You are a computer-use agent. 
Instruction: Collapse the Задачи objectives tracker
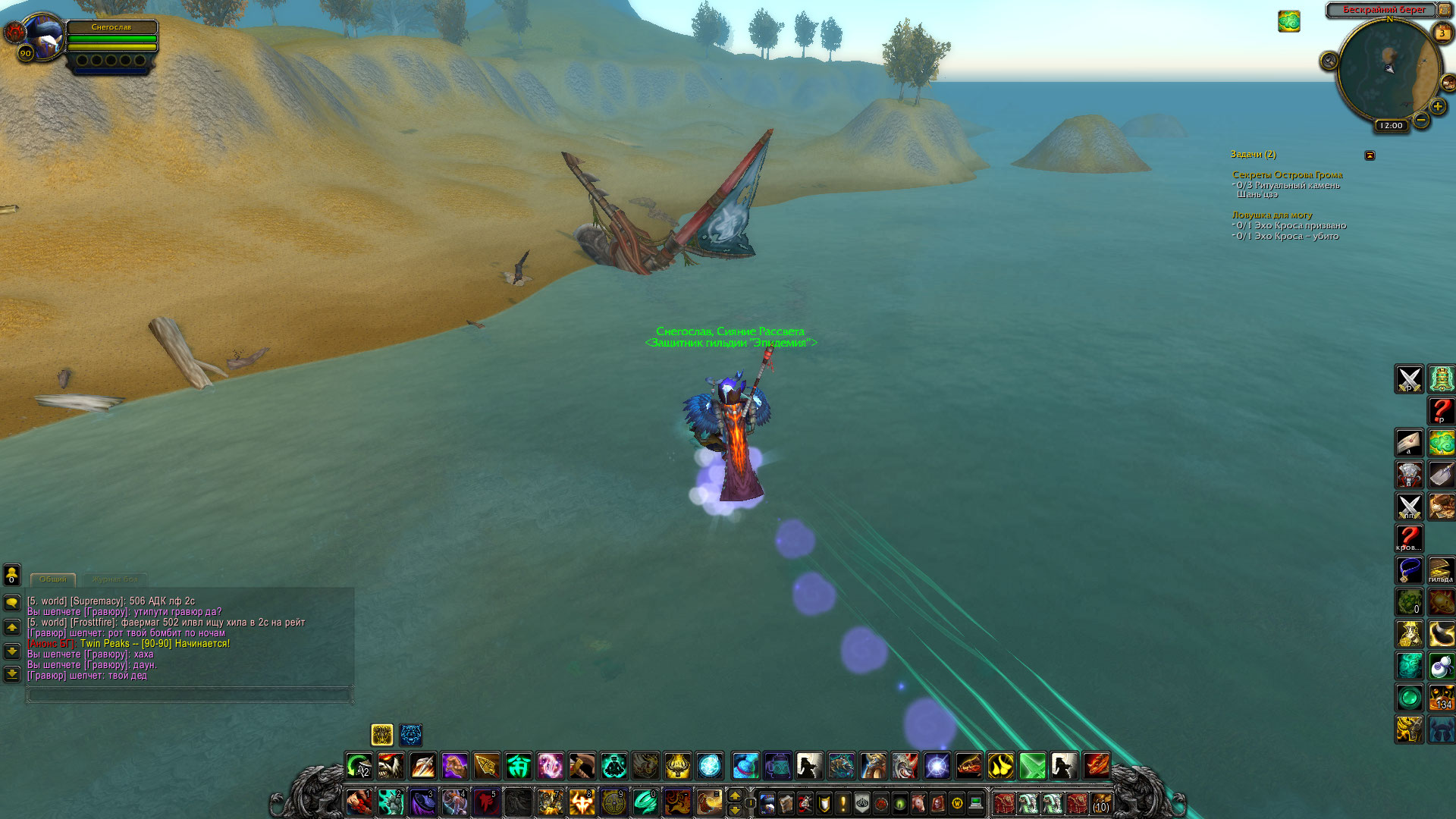tap(1370, 155)
